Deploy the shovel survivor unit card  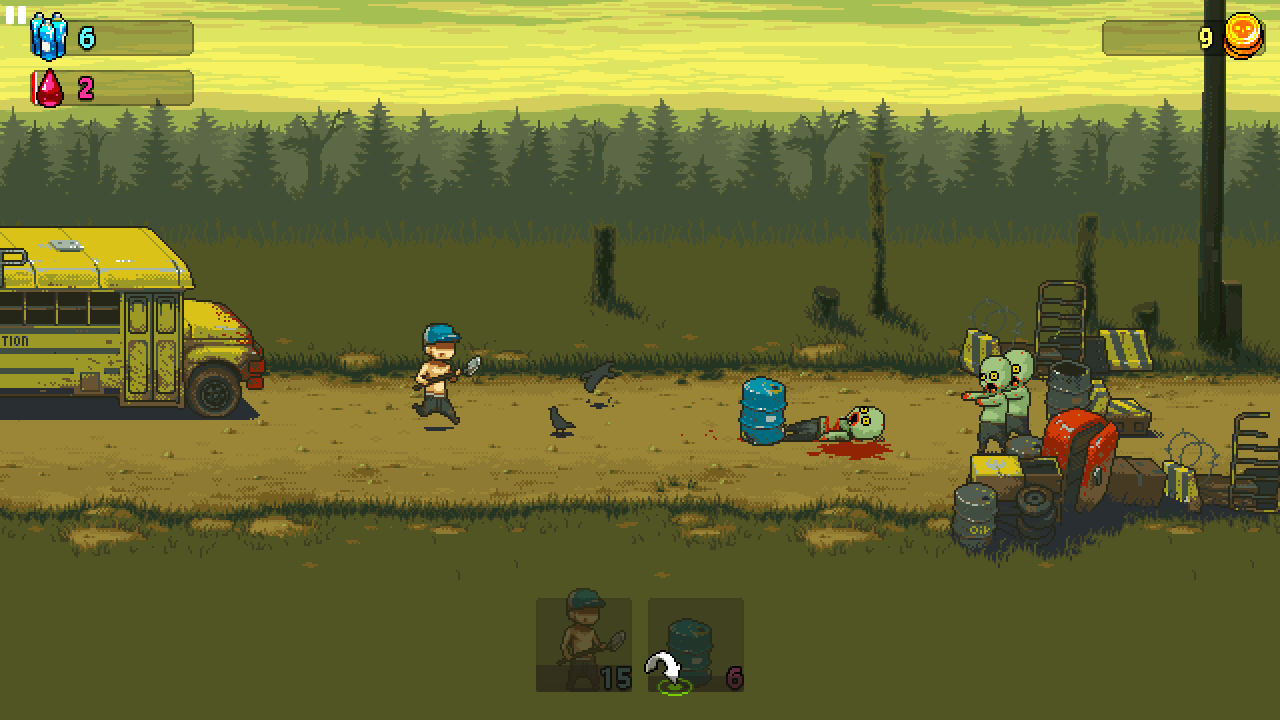point(584,644)
